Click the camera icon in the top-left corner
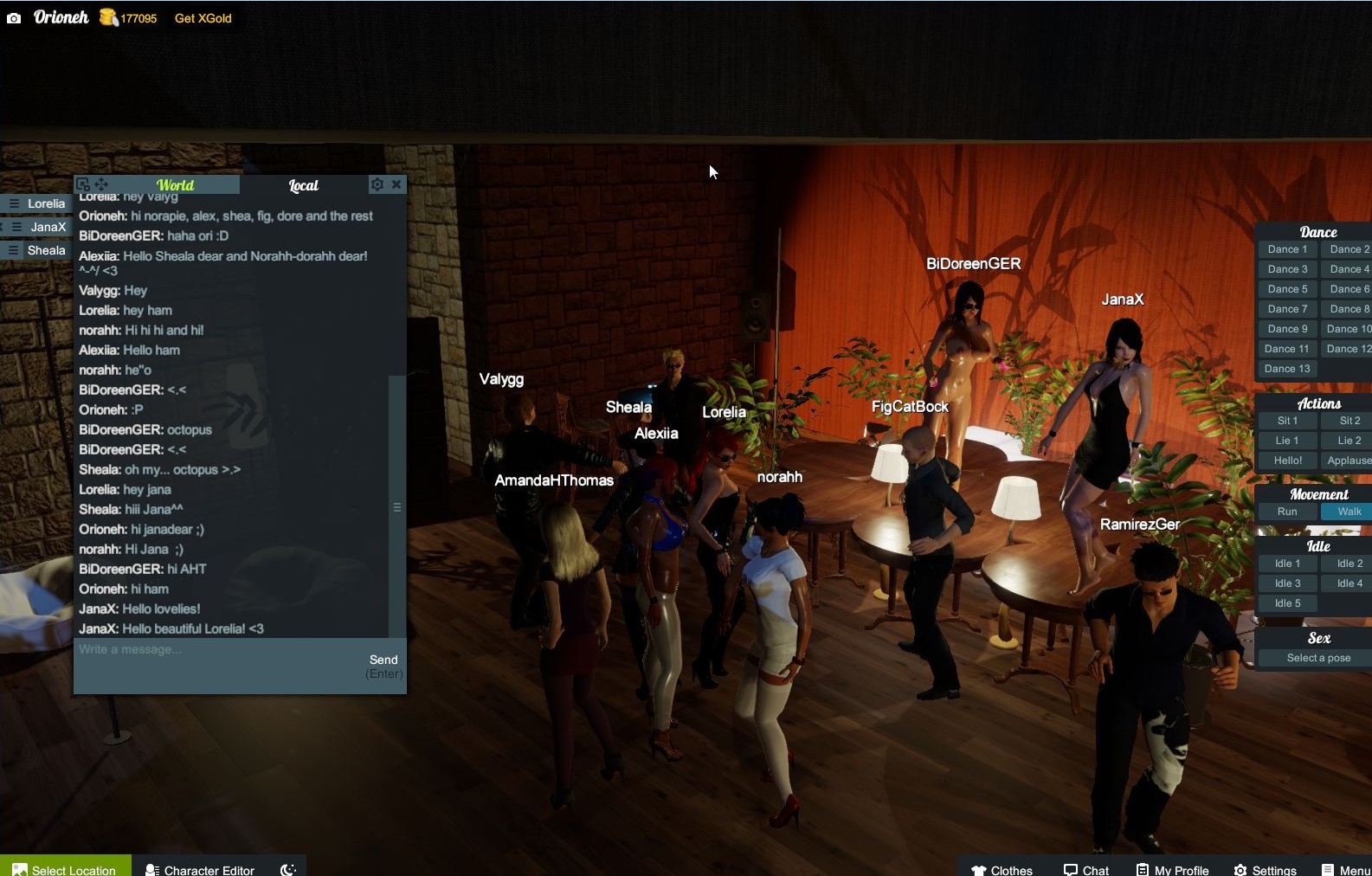1372x876 pixels. click(13, 17)
